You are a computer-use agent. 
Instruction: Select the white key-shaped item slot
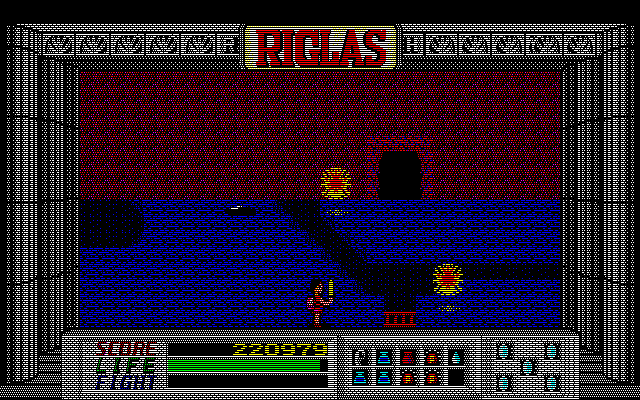pos(360,355)
